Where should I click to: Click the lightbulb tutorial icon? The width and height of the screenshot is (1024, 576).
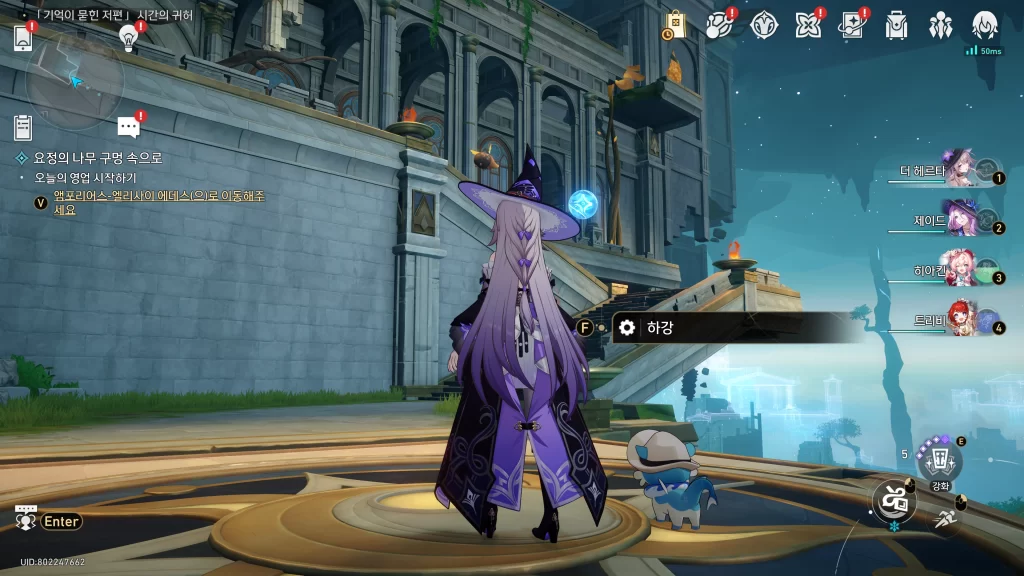pyautogui.click(x=128, y=38)
